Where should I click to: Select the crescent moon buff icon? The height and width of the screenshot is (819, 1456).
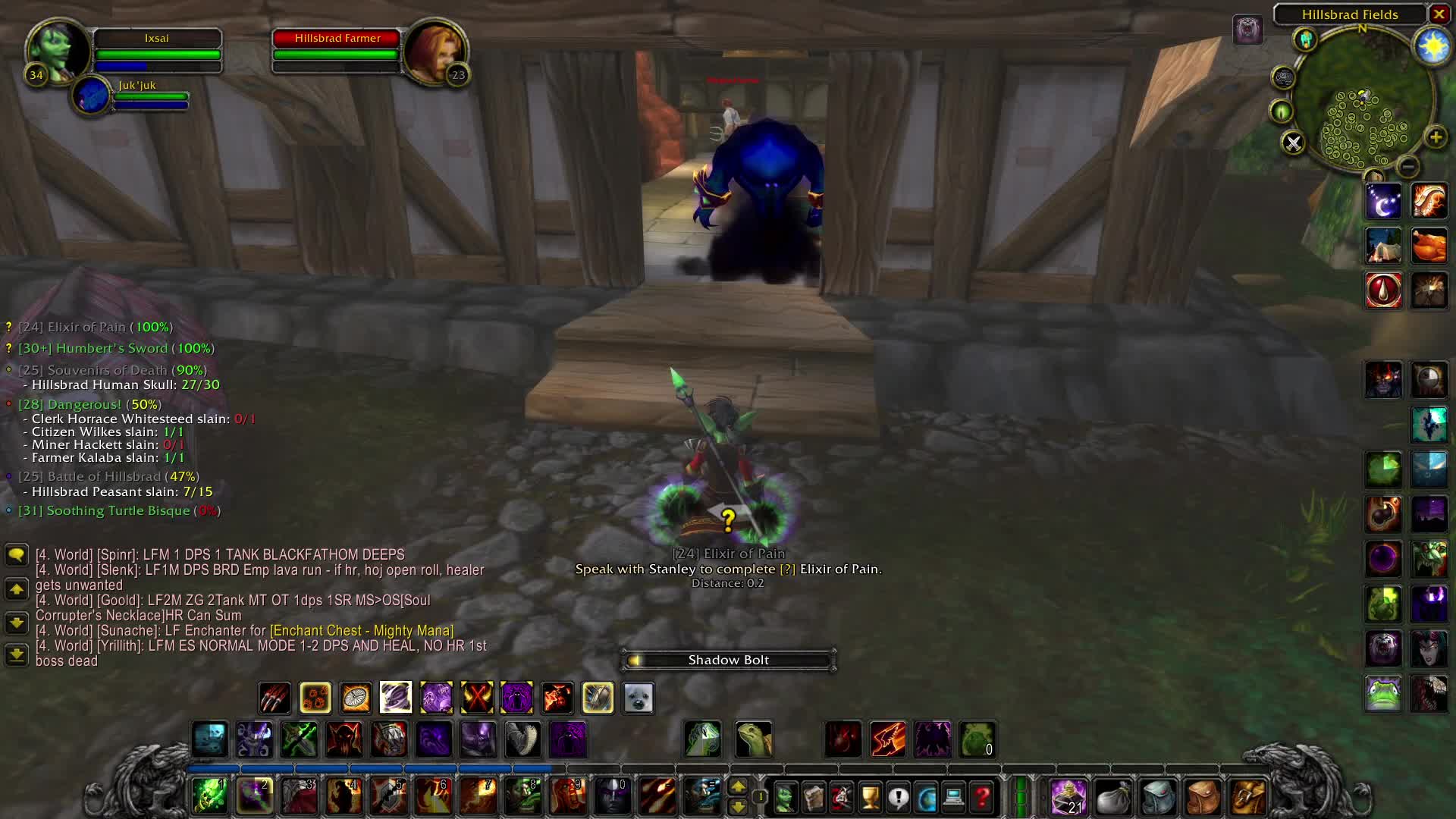pos(1383,201)
